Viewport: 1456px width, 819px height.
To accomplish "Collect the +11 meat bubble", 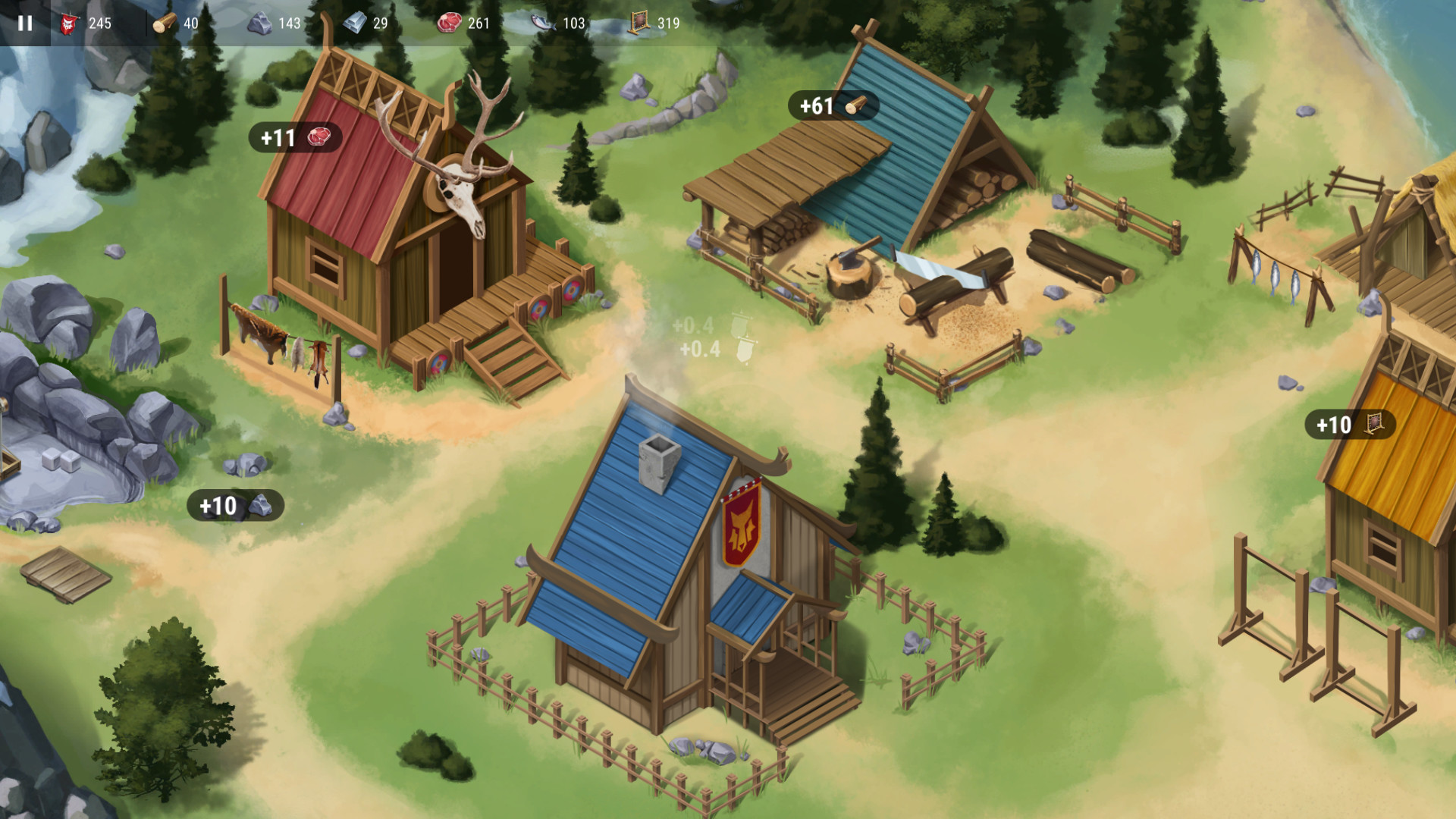I will click(295, 137).
